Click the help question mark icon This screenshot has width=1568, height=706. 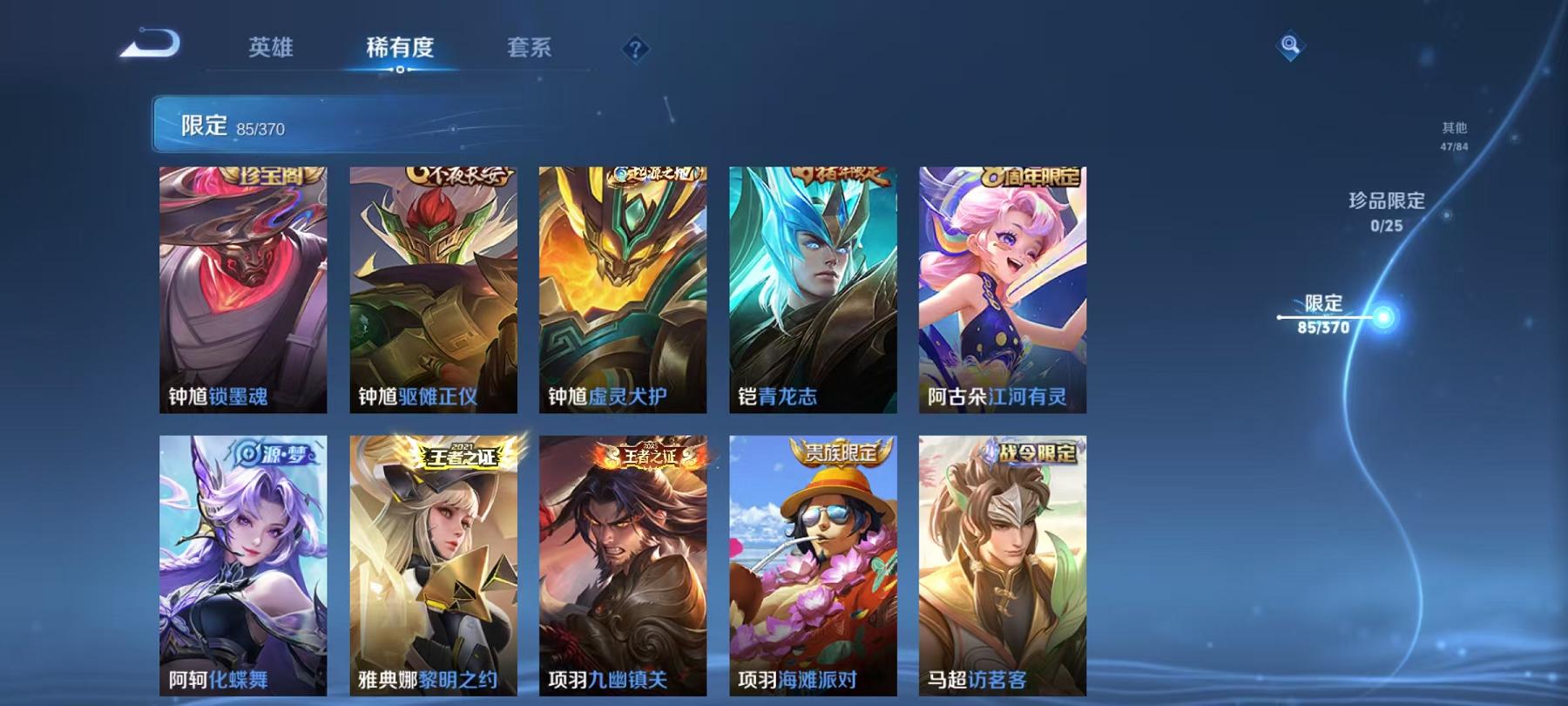[639, 51]
